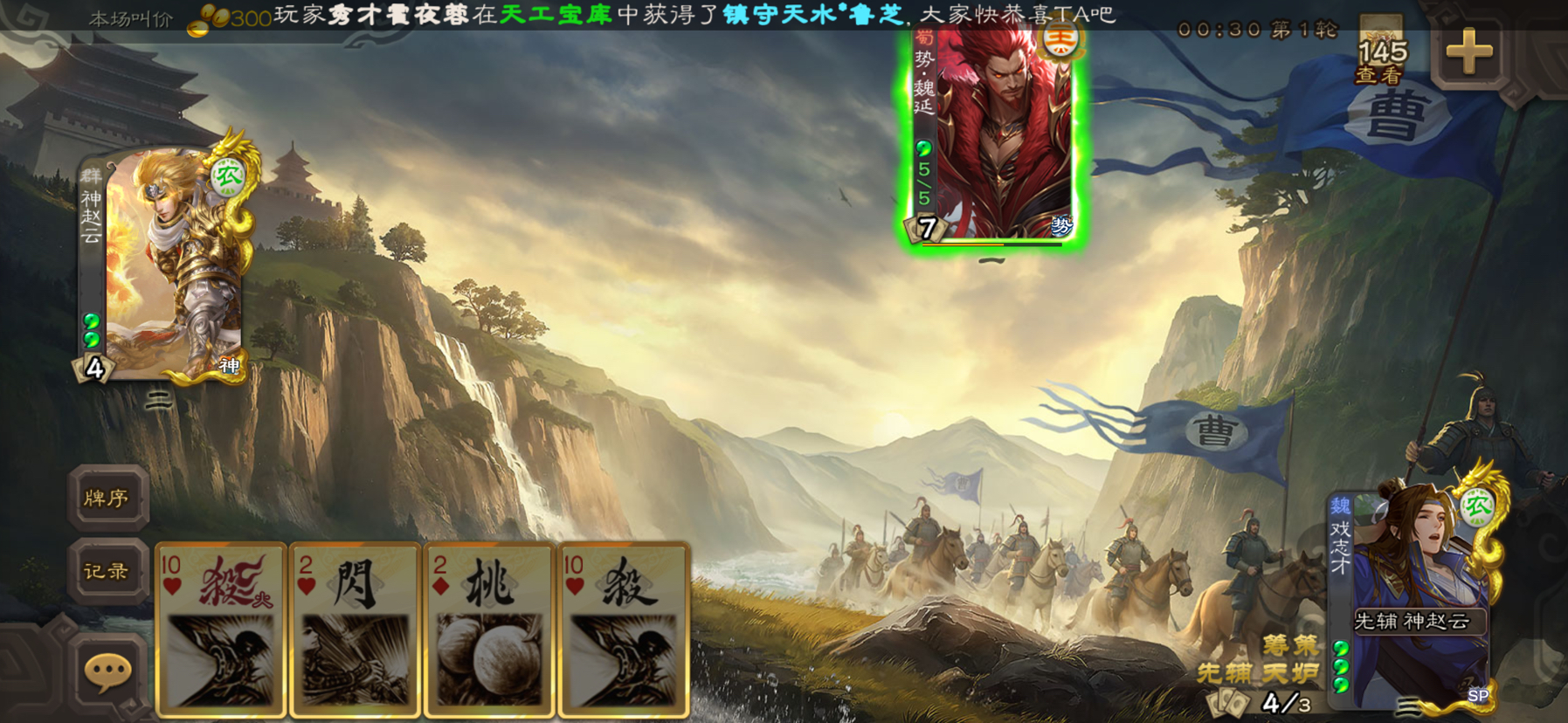This screenshot has height=723, width=1568.
Task: Open the 记录 game log
Action: (107, 571)
